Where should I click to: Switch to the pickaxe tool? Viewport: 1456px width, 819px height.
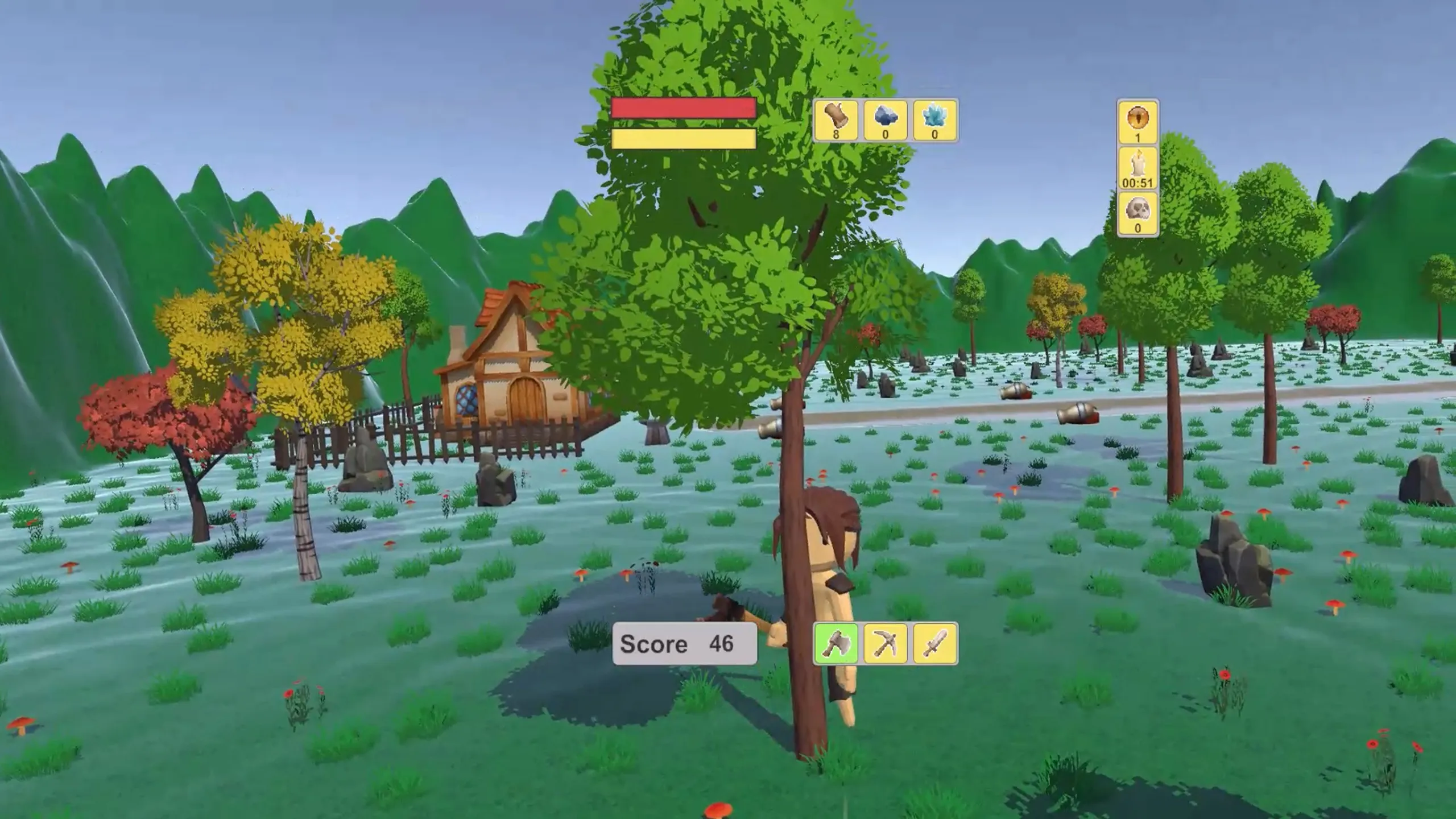tap(886, 644)
